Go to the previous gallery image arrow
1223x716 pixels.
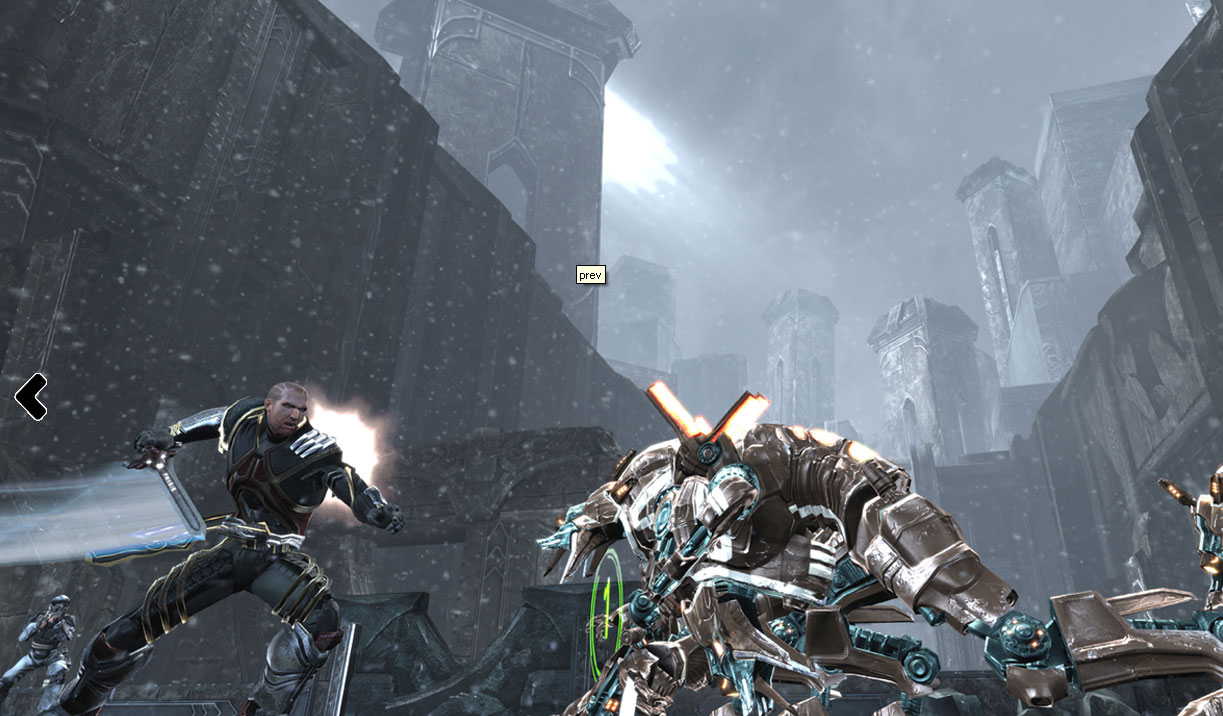[31, 397]
